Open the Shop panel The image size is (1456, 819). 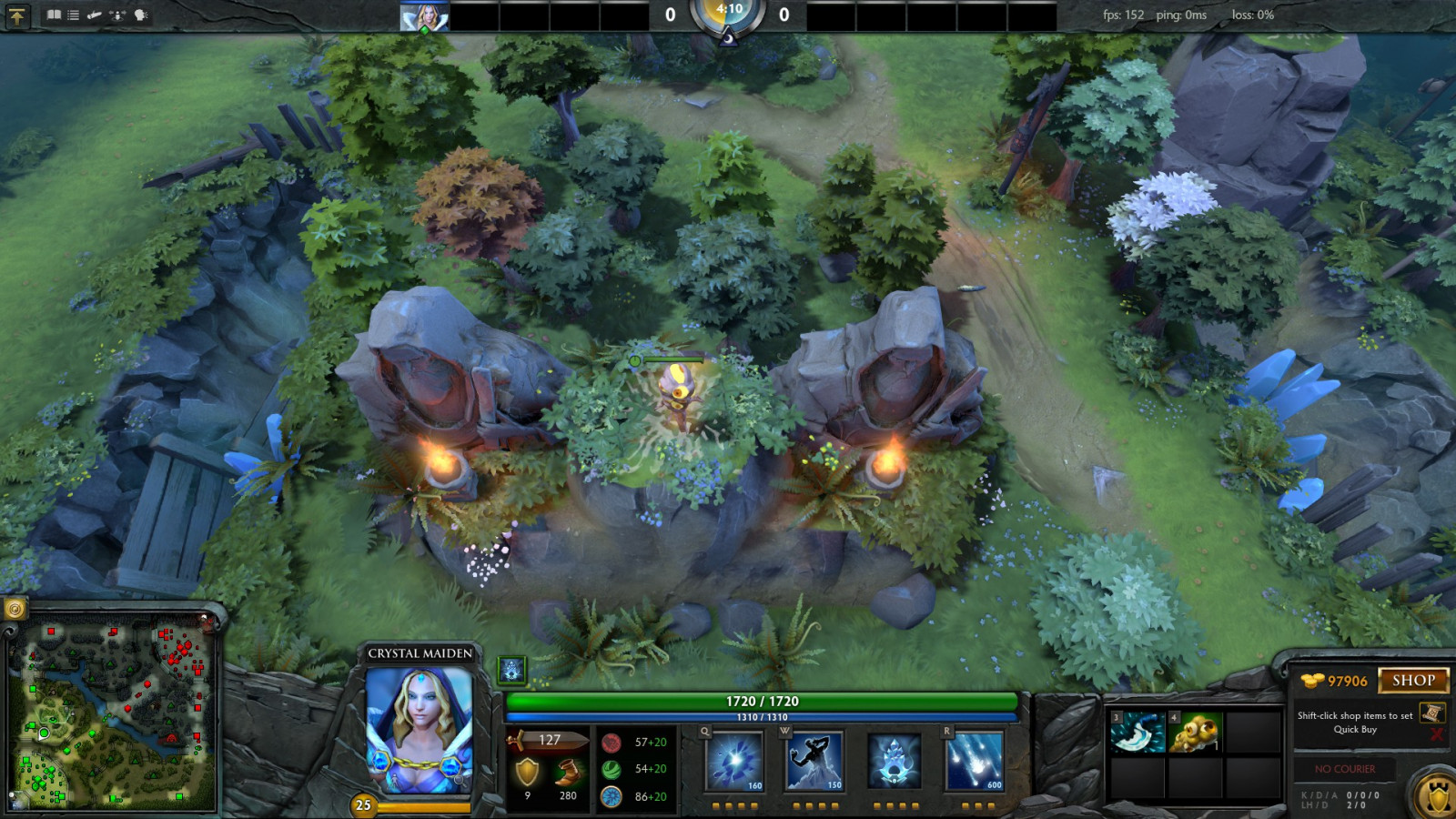(1413, 681)
